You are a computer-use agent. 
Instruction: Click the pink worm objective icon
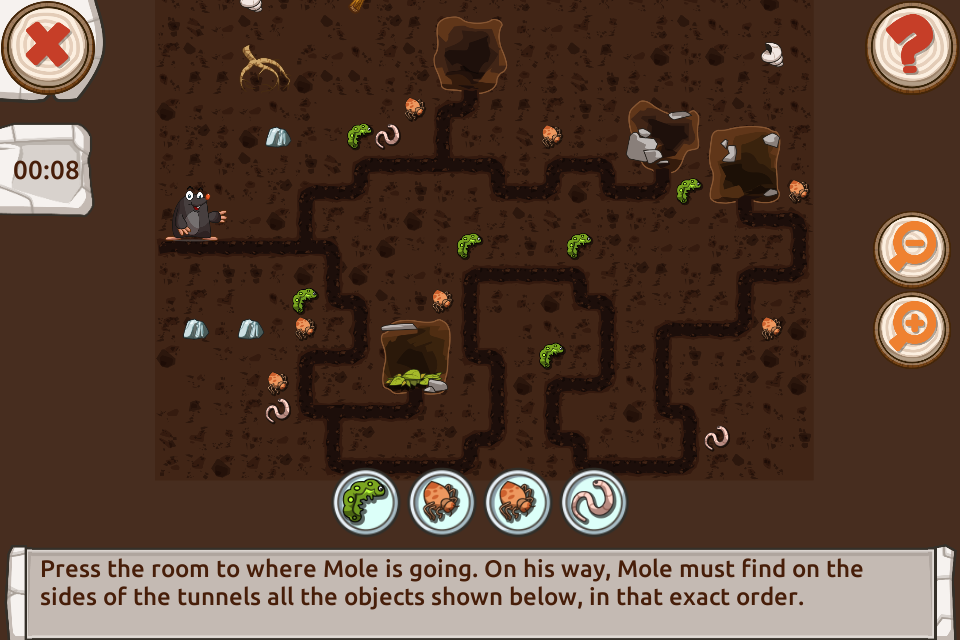pos(594,502)
